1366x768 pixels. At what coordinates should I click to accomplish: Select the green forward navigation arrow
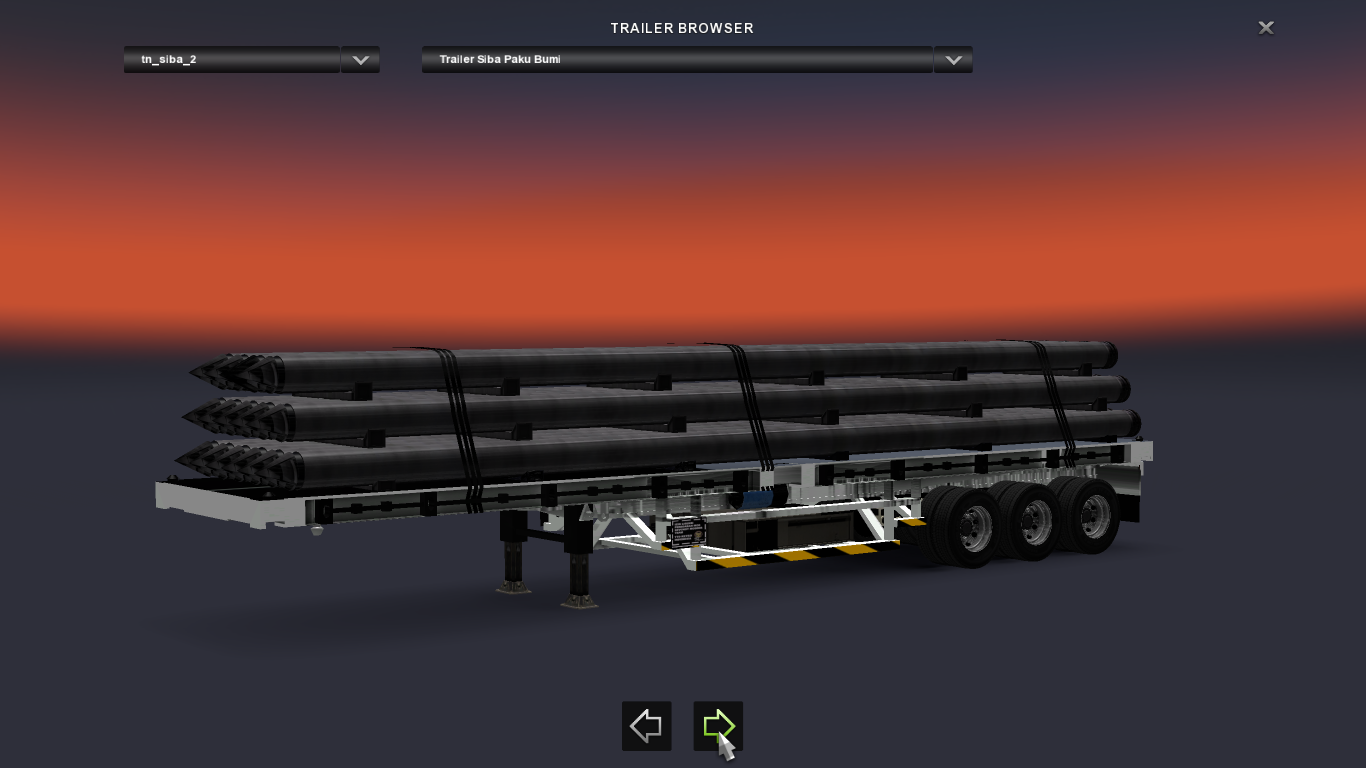pos(718,726)
